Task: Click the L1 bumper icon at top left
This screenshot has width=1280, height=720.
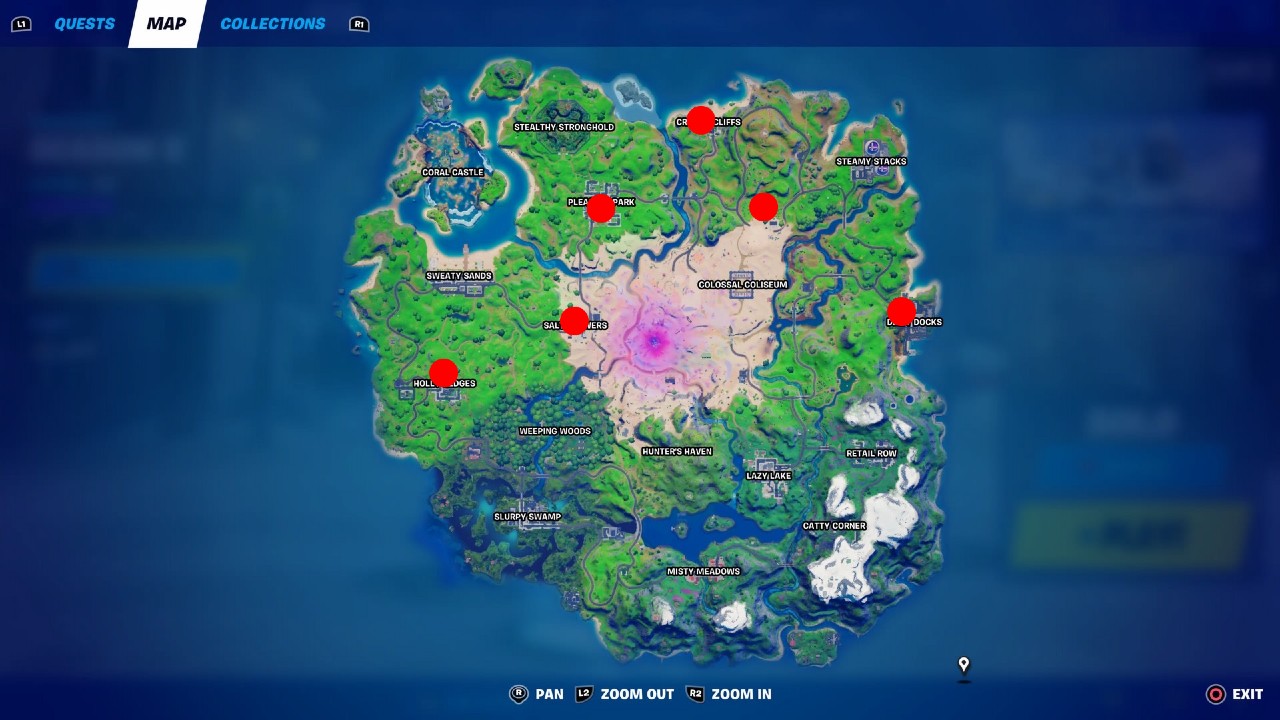Action: 21,22
